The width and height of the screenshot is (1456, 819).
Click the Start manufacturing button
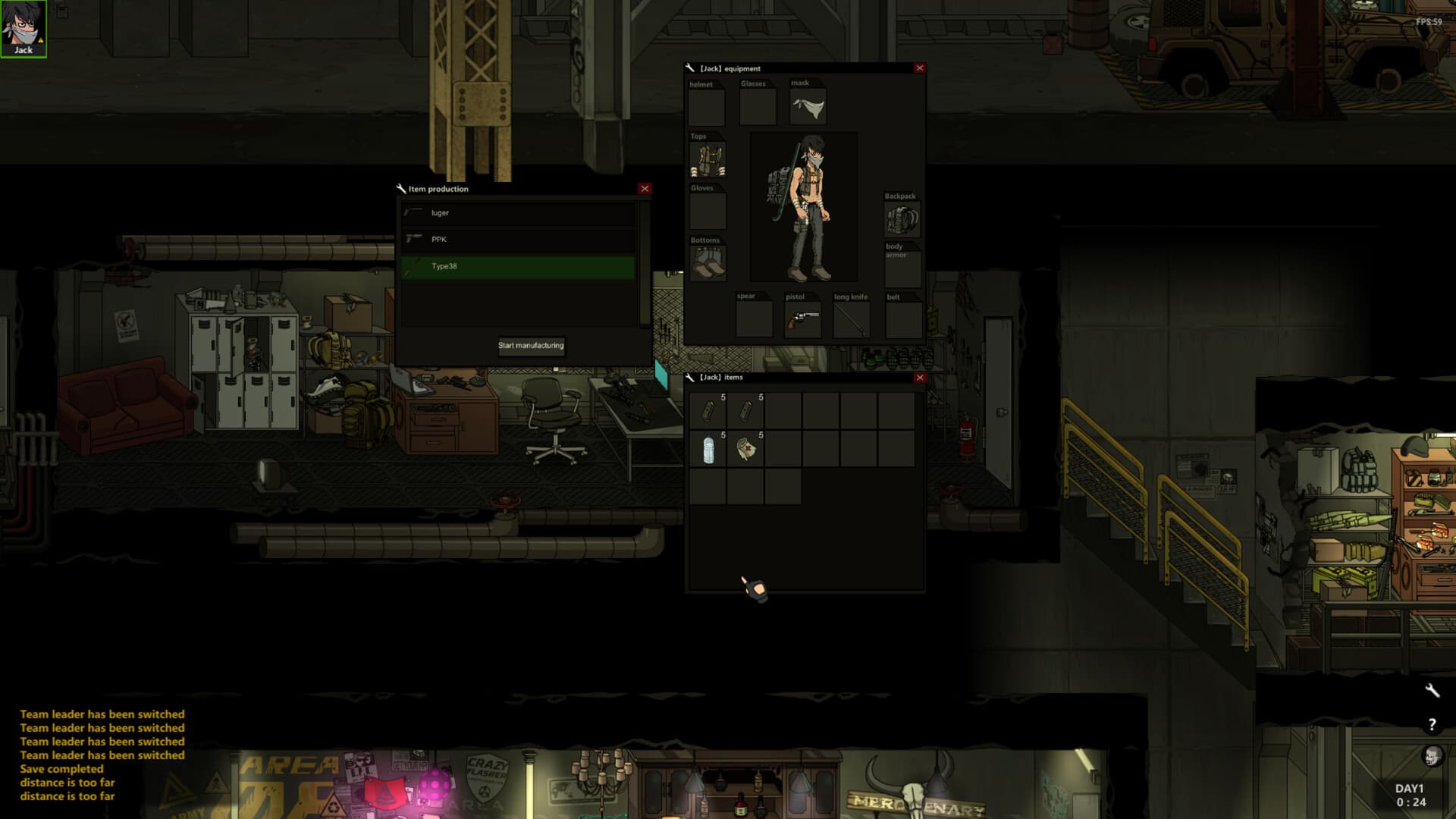[x=531, y=346]
